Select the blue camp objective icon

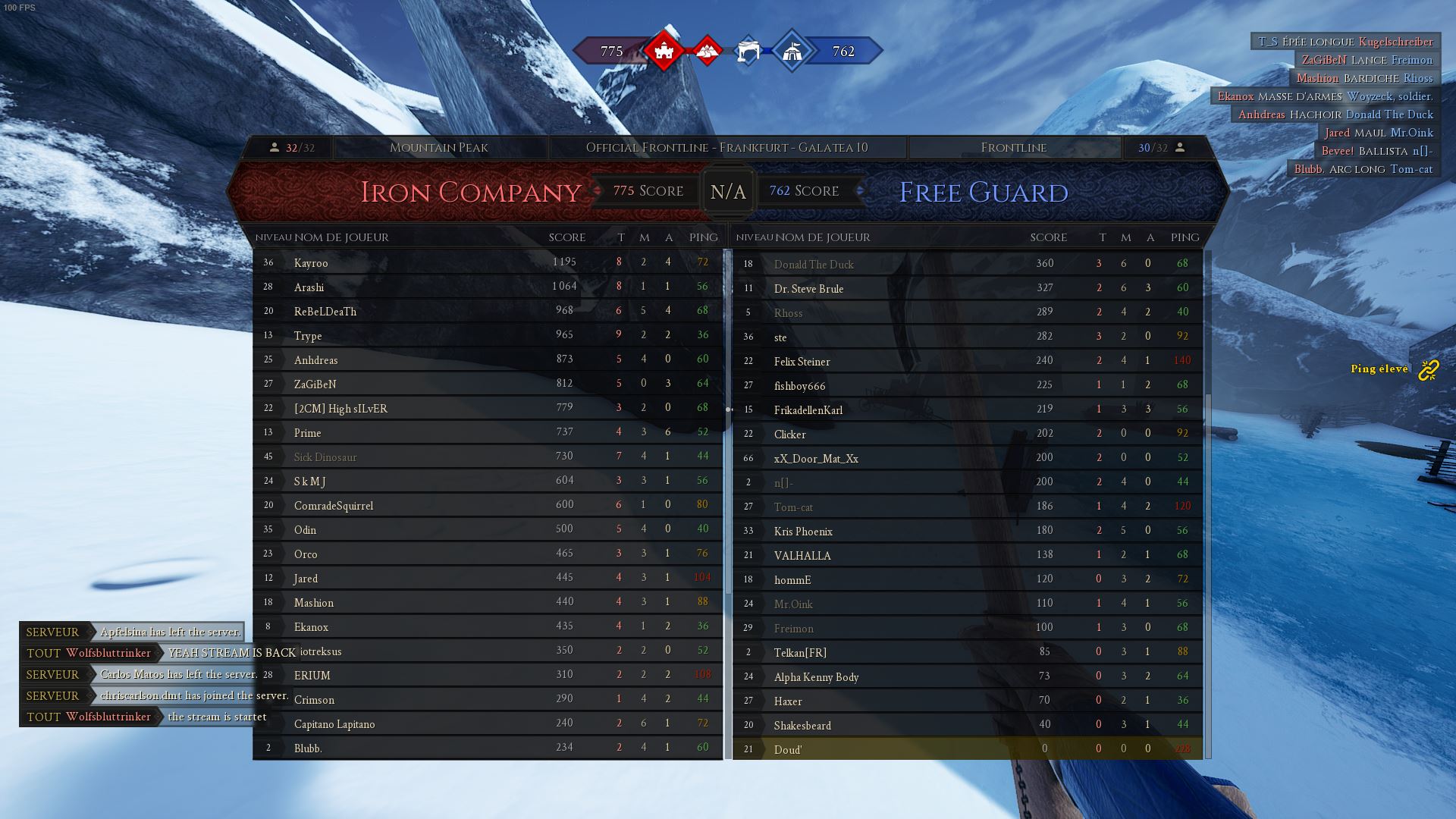747,50
